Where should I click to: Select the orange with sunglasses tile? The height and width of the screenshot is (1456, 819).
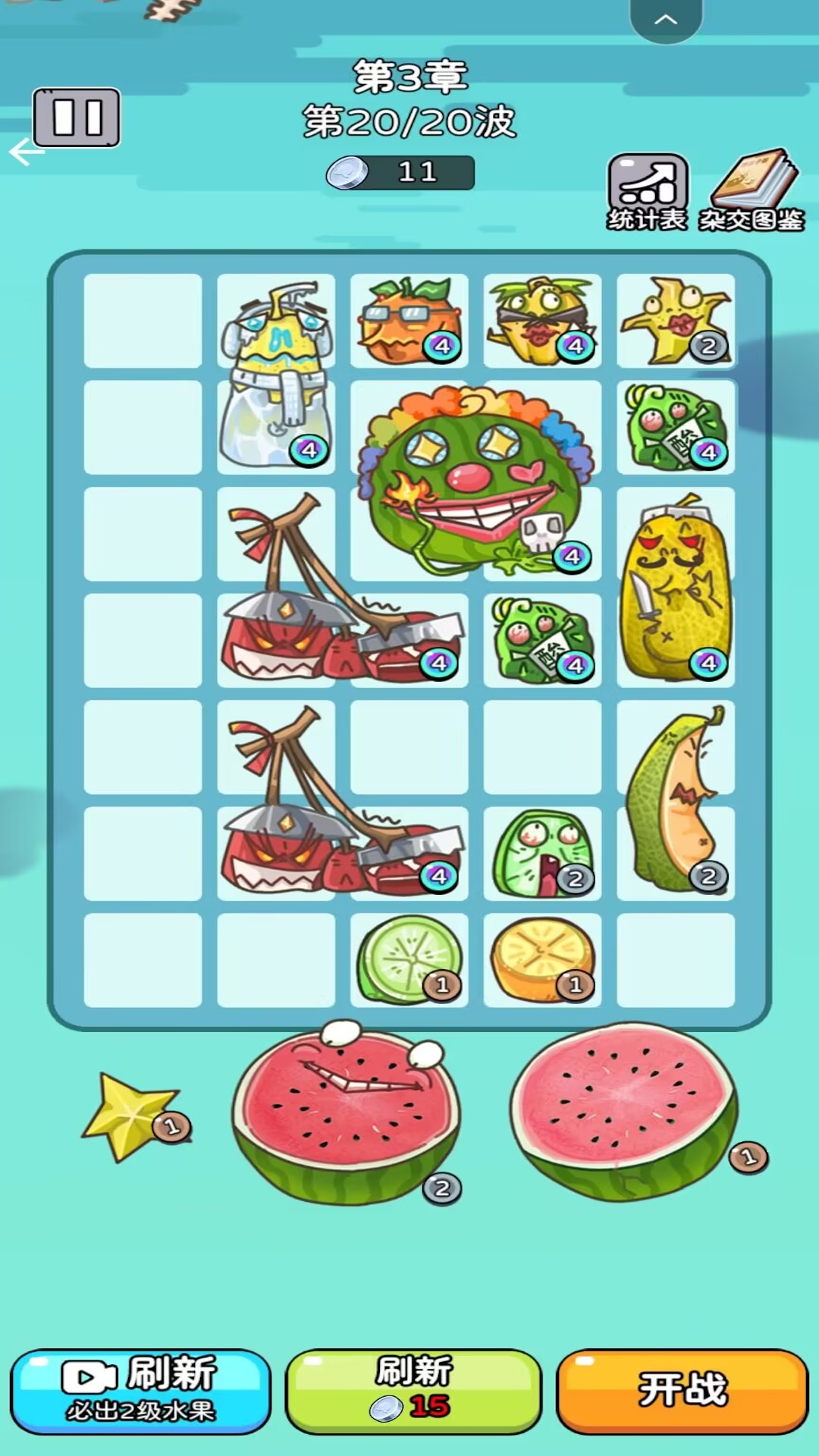point(409,321)
